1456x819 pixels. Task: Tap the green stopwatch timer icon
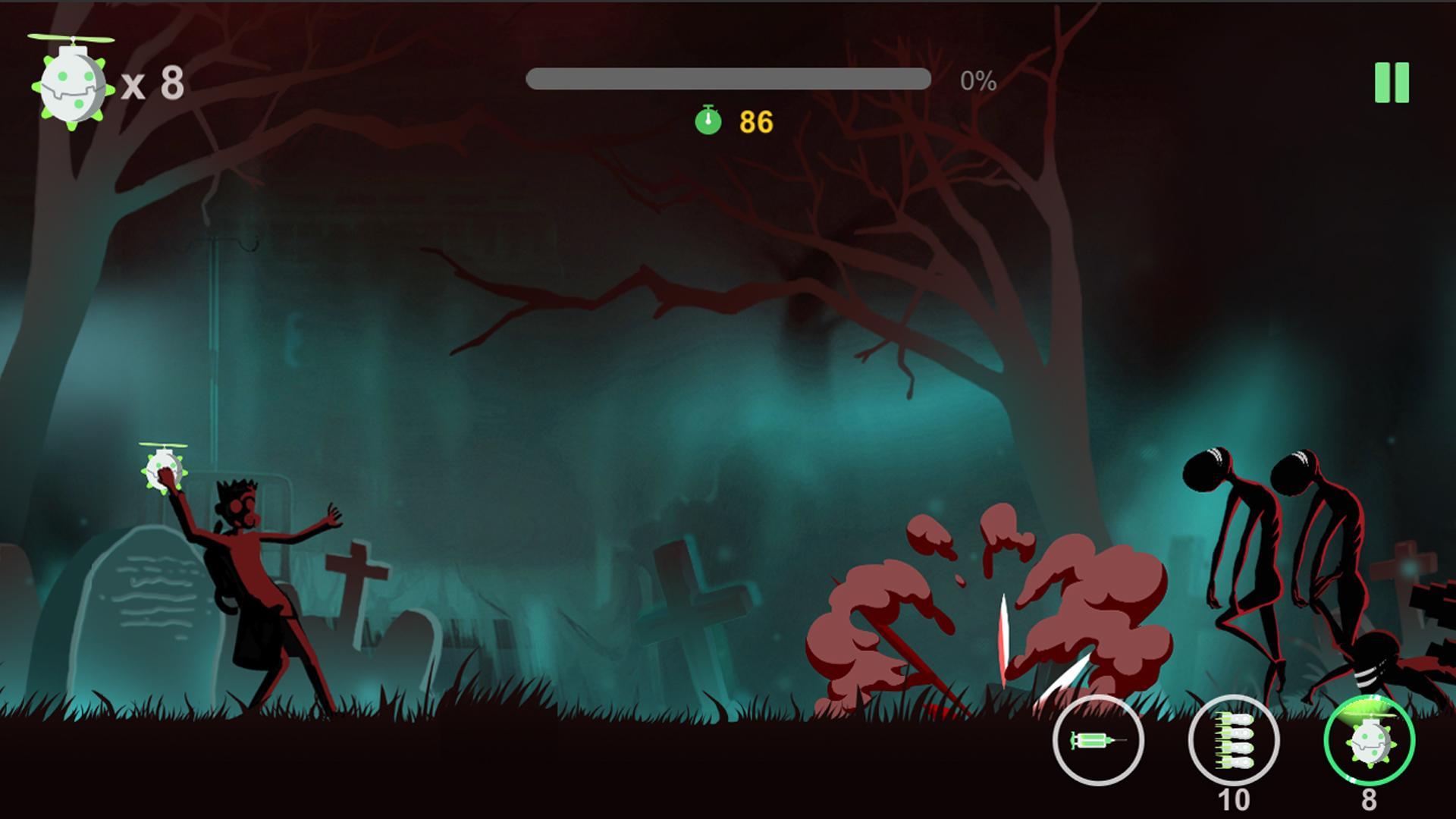pyautogui.click(x=708, y=119)
